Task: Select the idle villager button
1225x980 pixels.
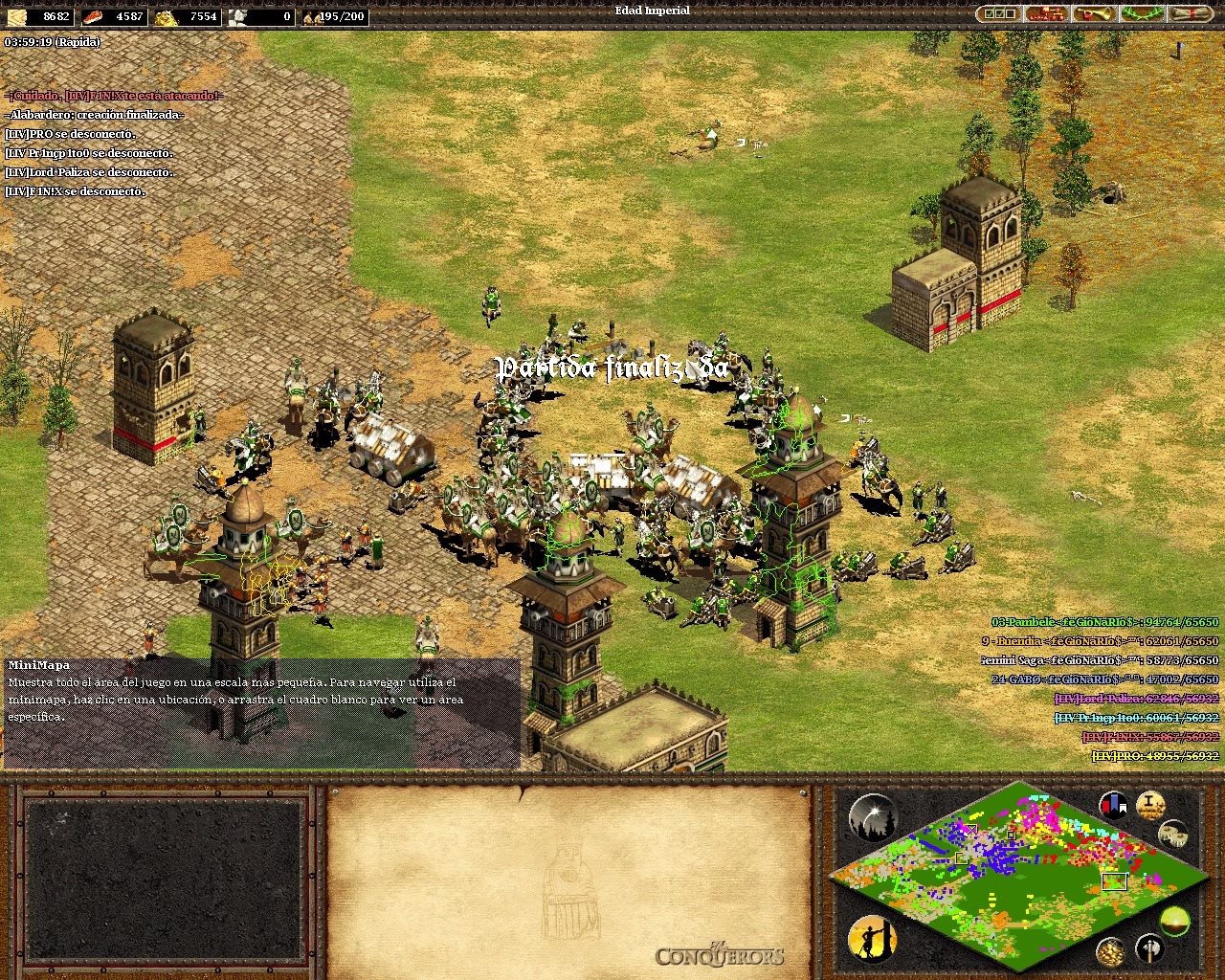Action: (x=872, y=939)
